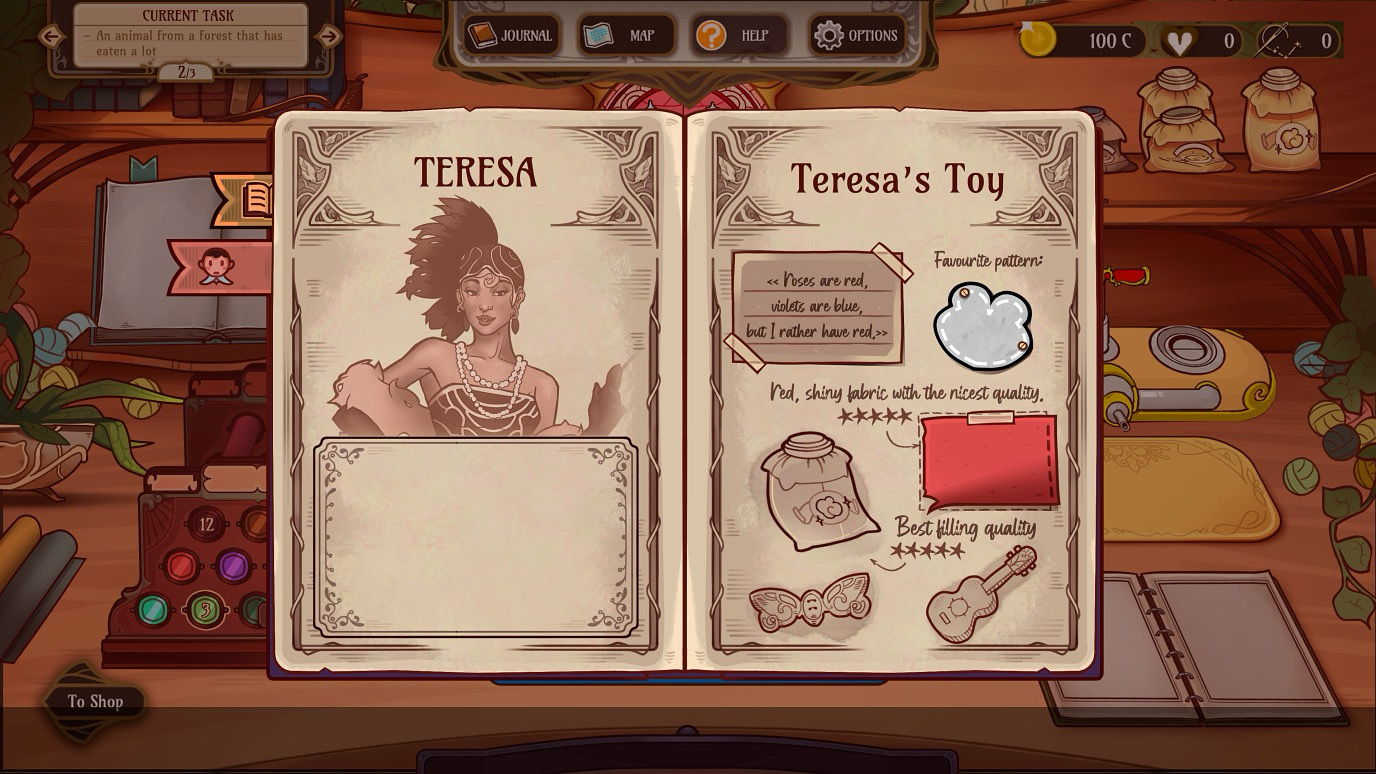The width and height of the screenshot is (1376, 774).
Task: Go to the Shop
Action: tap(95, 701)
